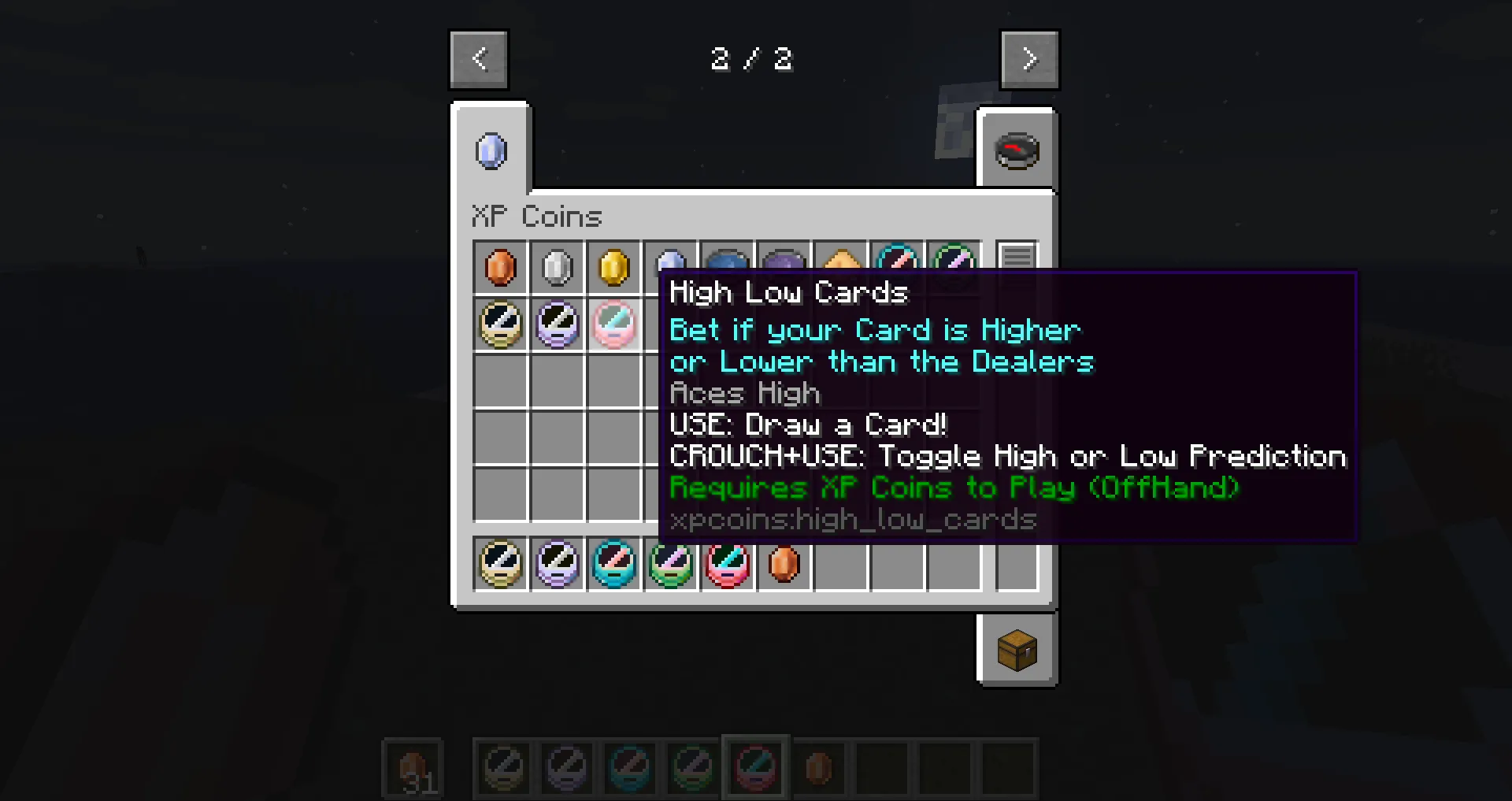Screen dimensions: 1512x801
Task: Select the stack of 31 coins in the hotbar
Action: click(412, 767)
